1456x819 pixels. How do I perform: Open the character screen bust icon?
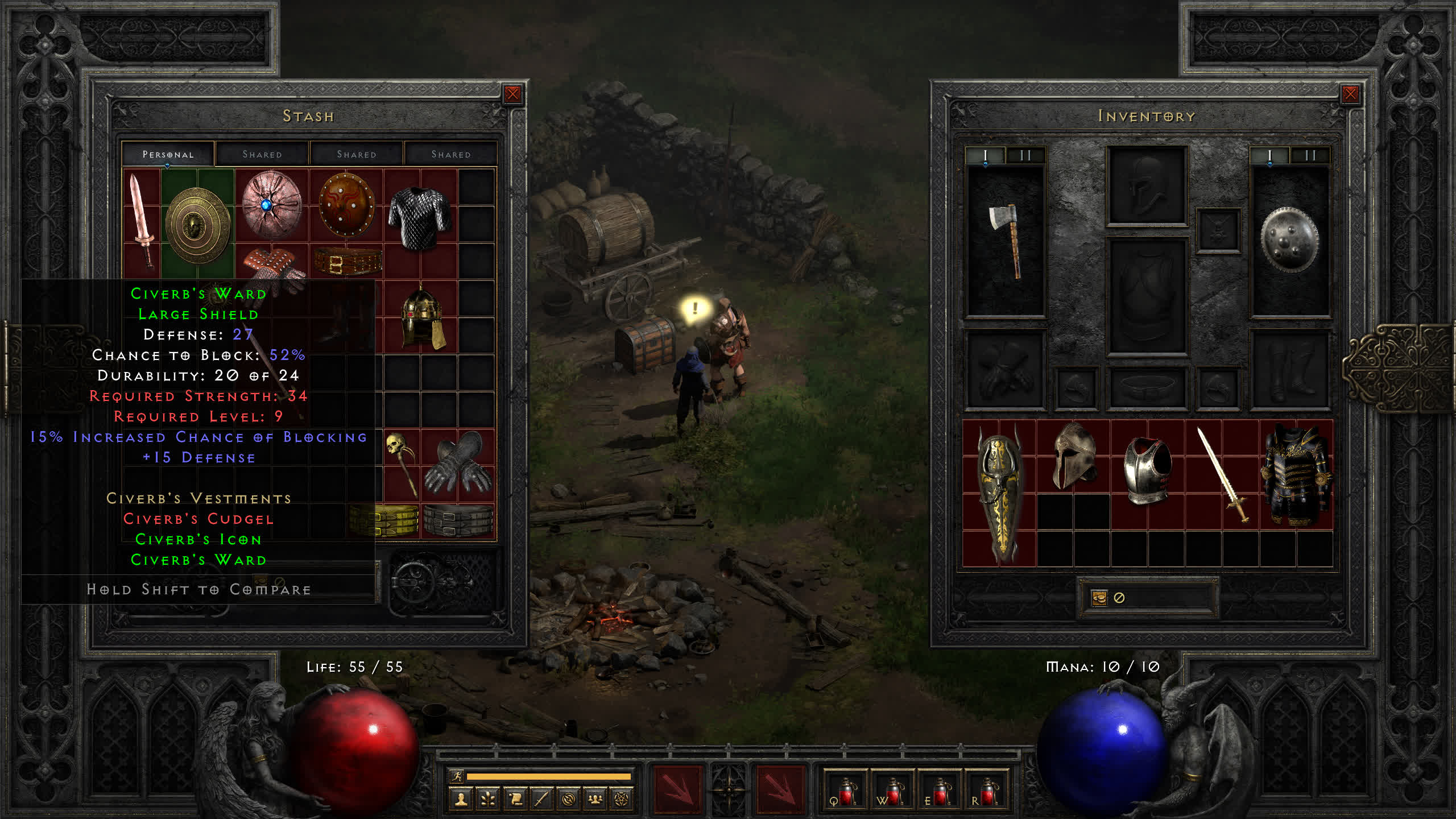tap(461, 799)
